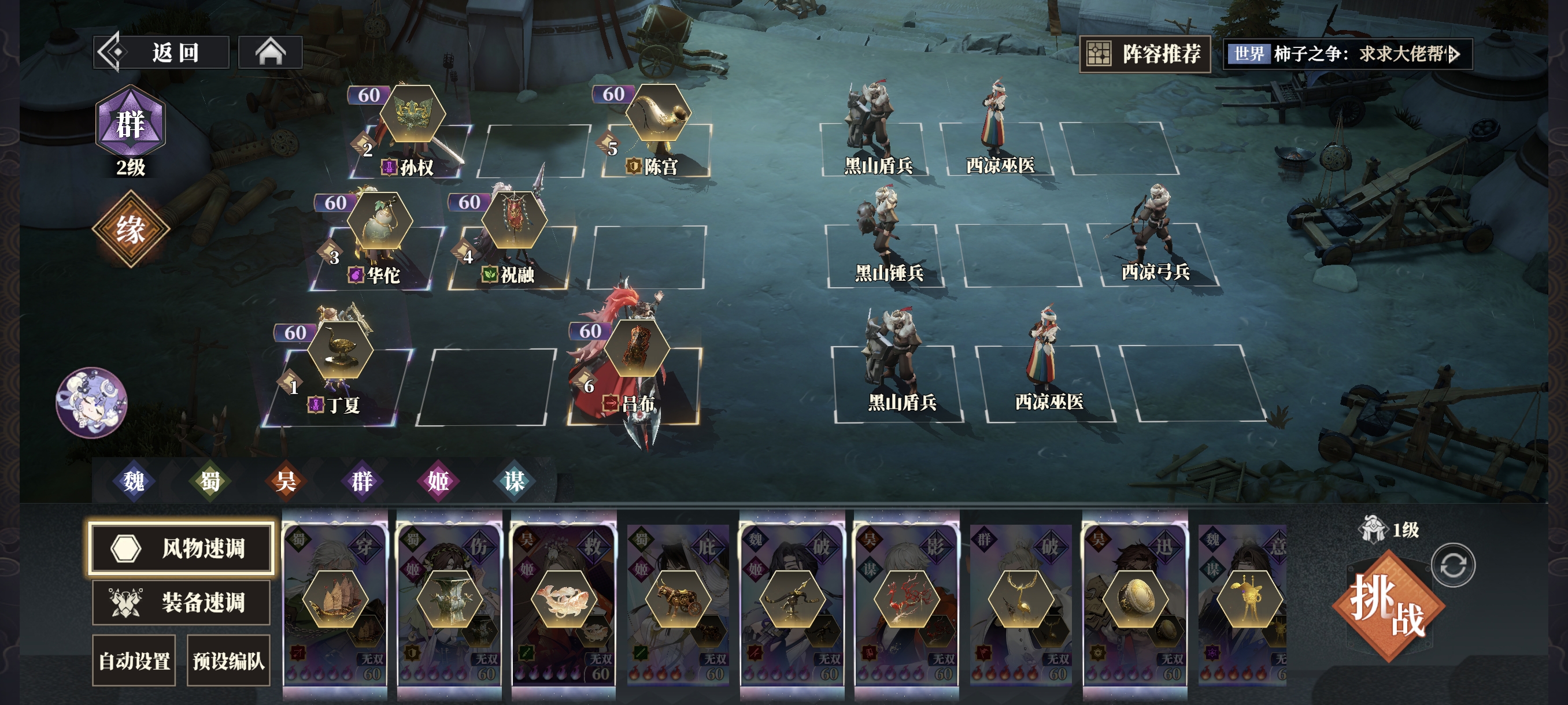Select 装备速调 equipment quick adjust
This screenshot has height=705, width=1568.
click(182, 602)
